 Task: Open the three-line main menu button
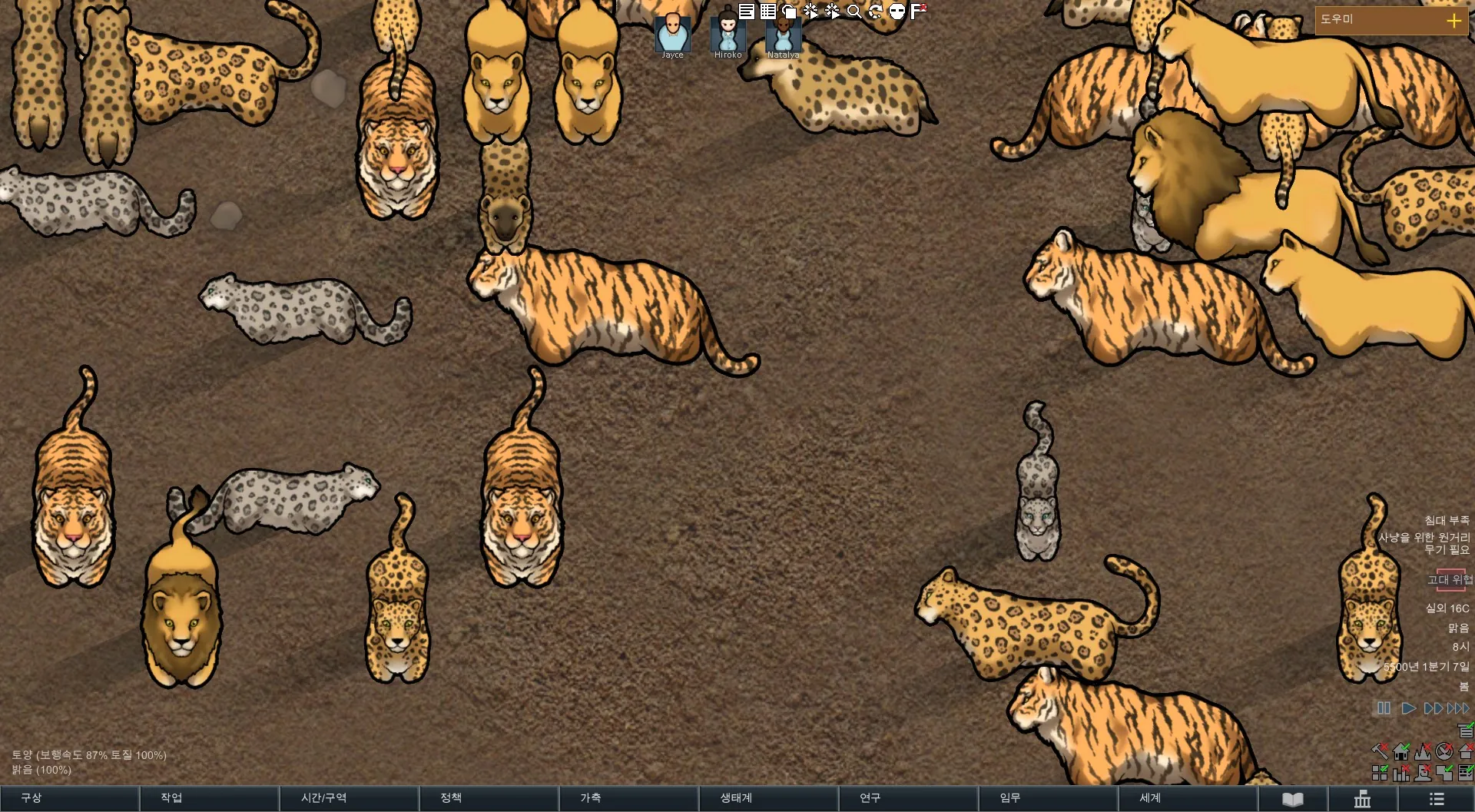(1437, 799)
